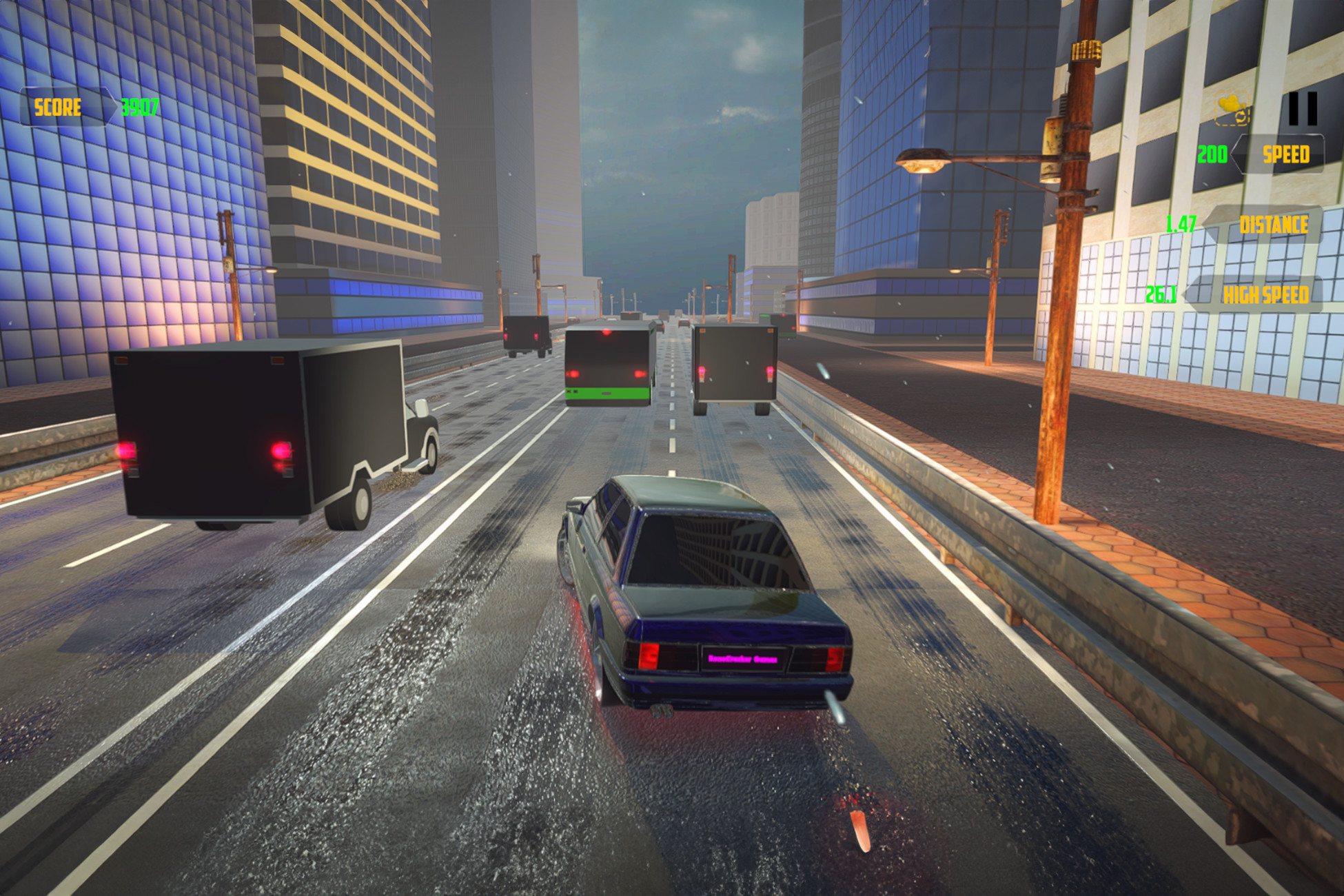Toggle pause with the two-bar button
Image resolution: width=1344 pixels, height=896 pixels.
(1303, 108)
